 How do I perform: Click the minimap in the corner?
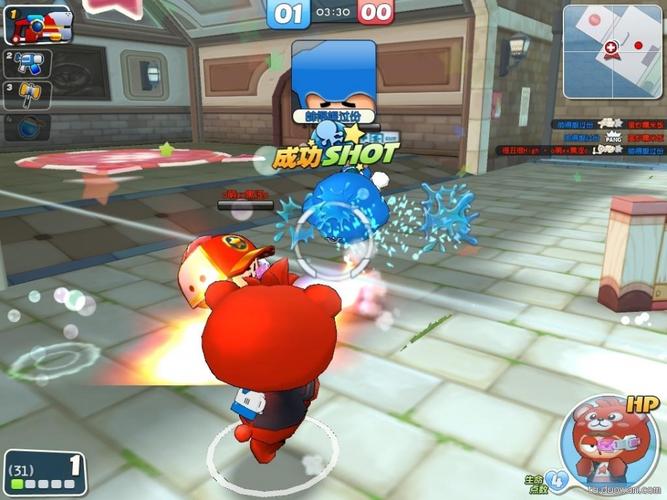pyautogui.click(x=611, y=50)
